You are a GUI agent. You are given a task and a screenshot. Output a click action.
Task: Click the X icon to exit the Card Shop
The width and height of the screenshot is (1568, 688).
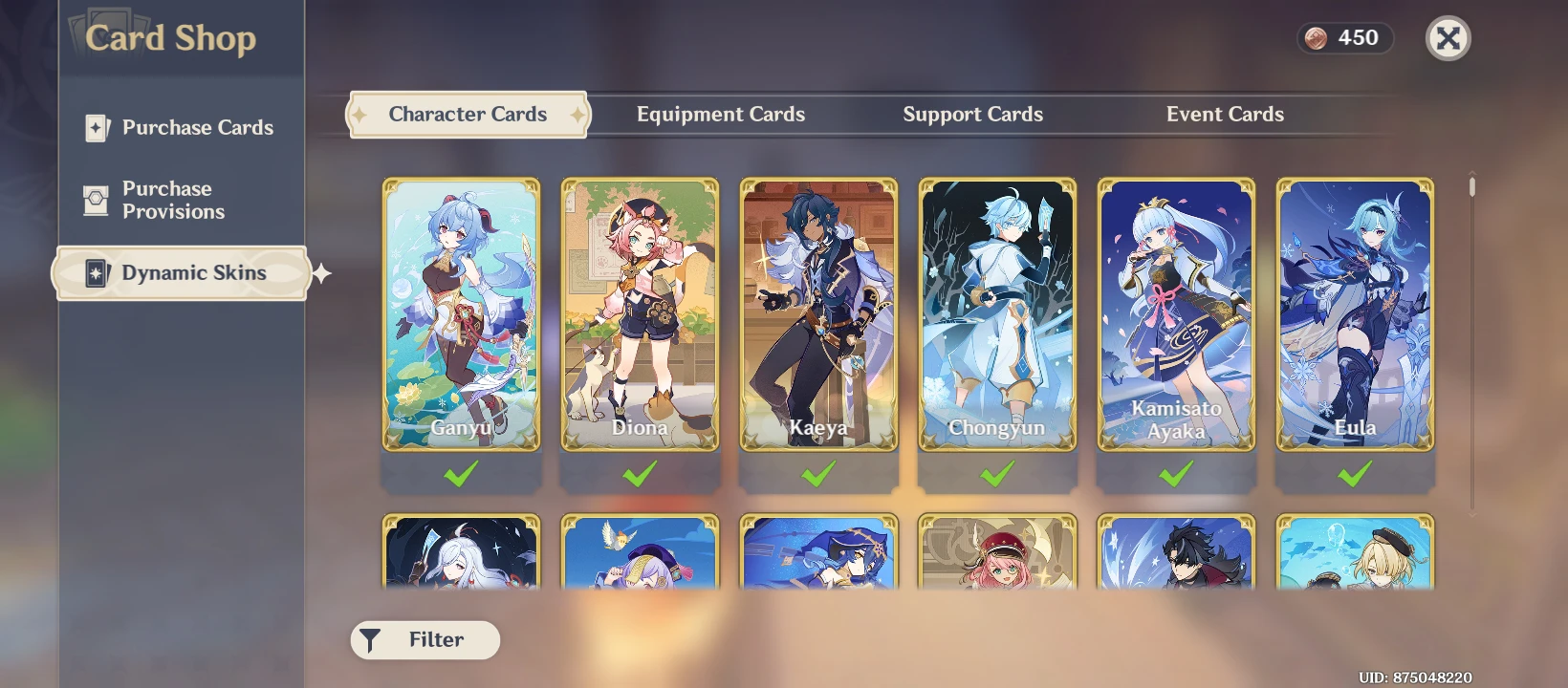1448,39
